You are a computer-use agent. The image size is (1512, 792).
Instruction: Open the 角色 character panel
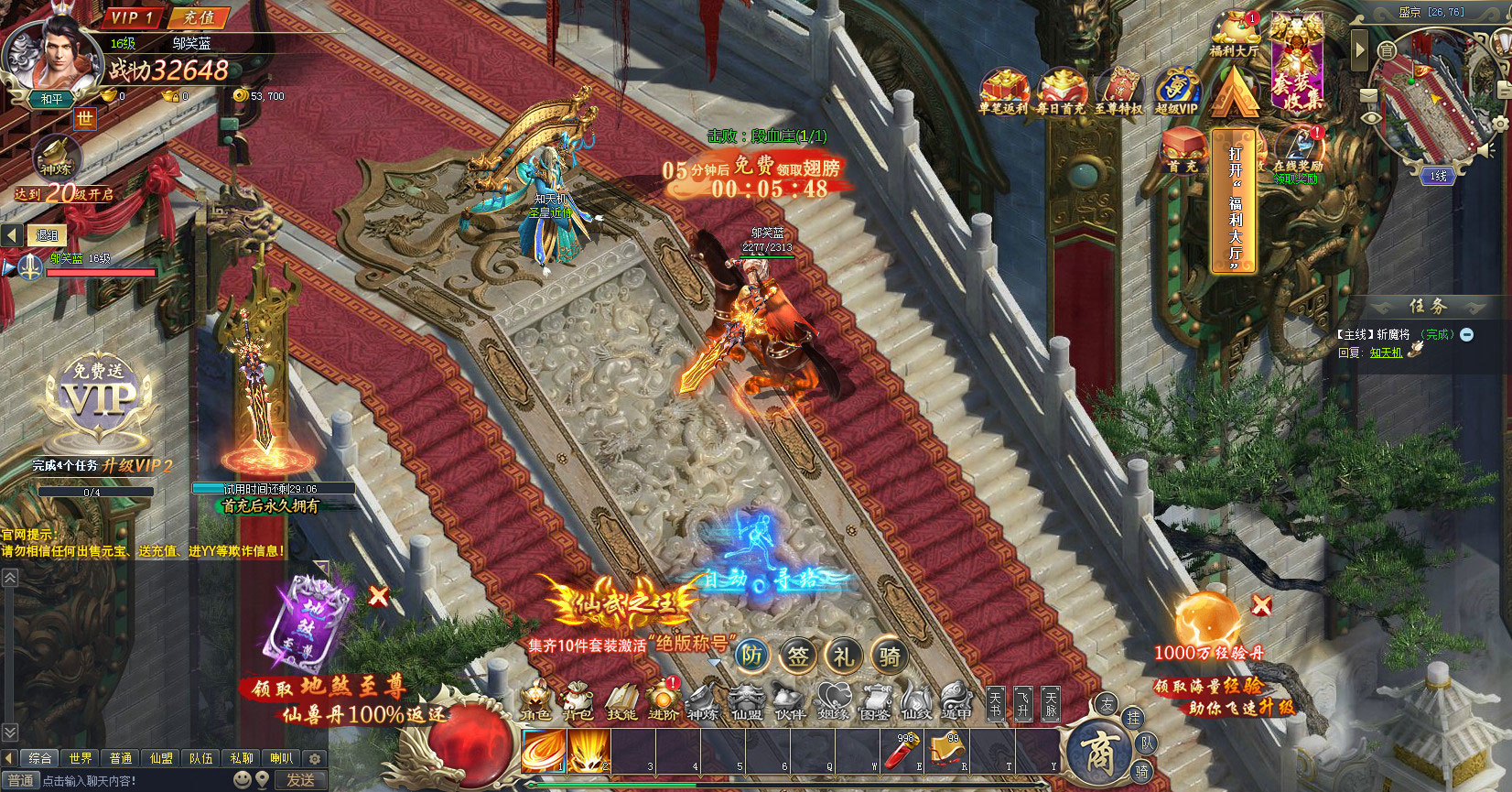(535, 702)
